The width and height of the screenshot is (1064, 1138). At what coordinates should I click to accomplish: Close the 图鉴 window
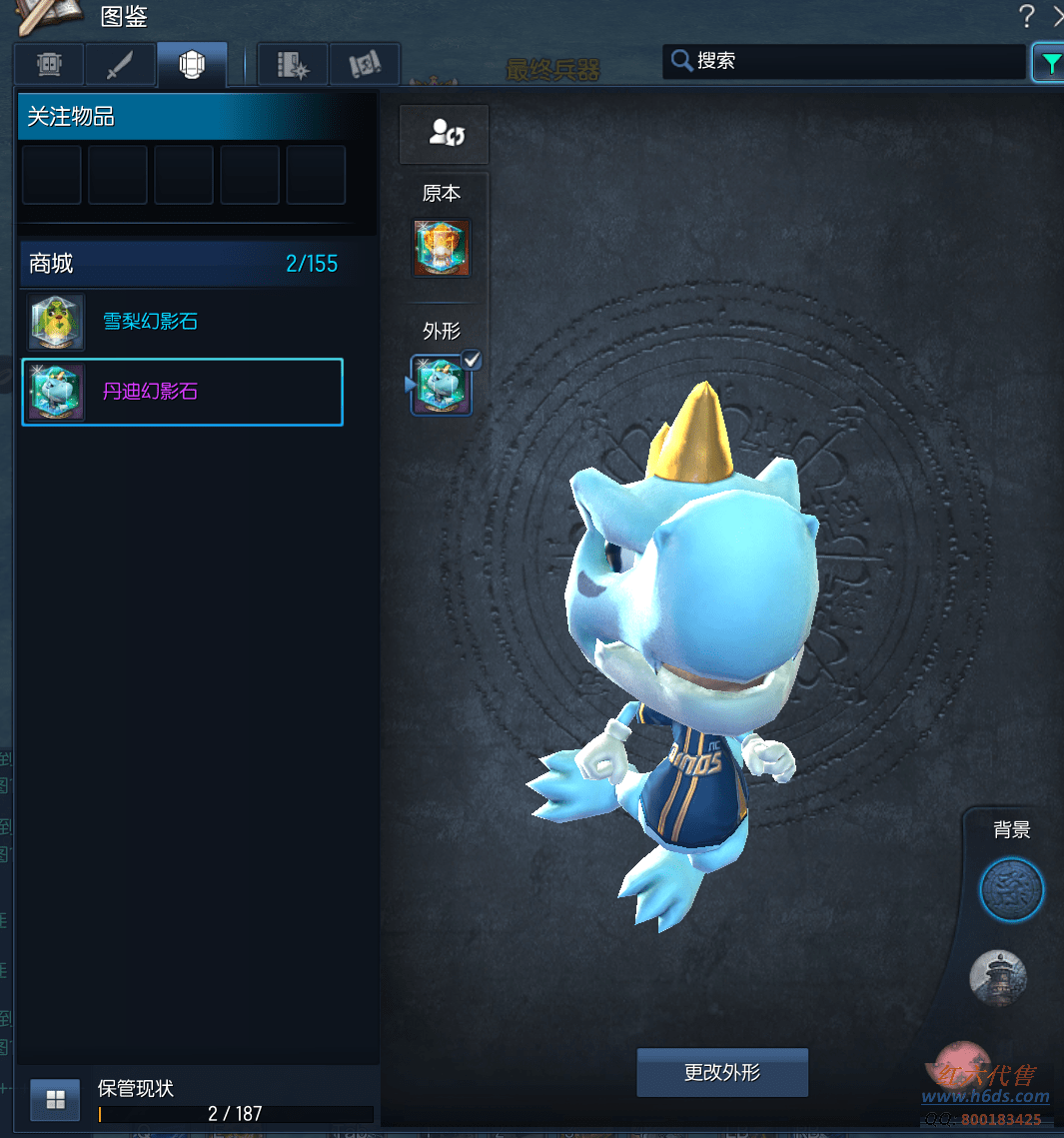[1057, 16]
